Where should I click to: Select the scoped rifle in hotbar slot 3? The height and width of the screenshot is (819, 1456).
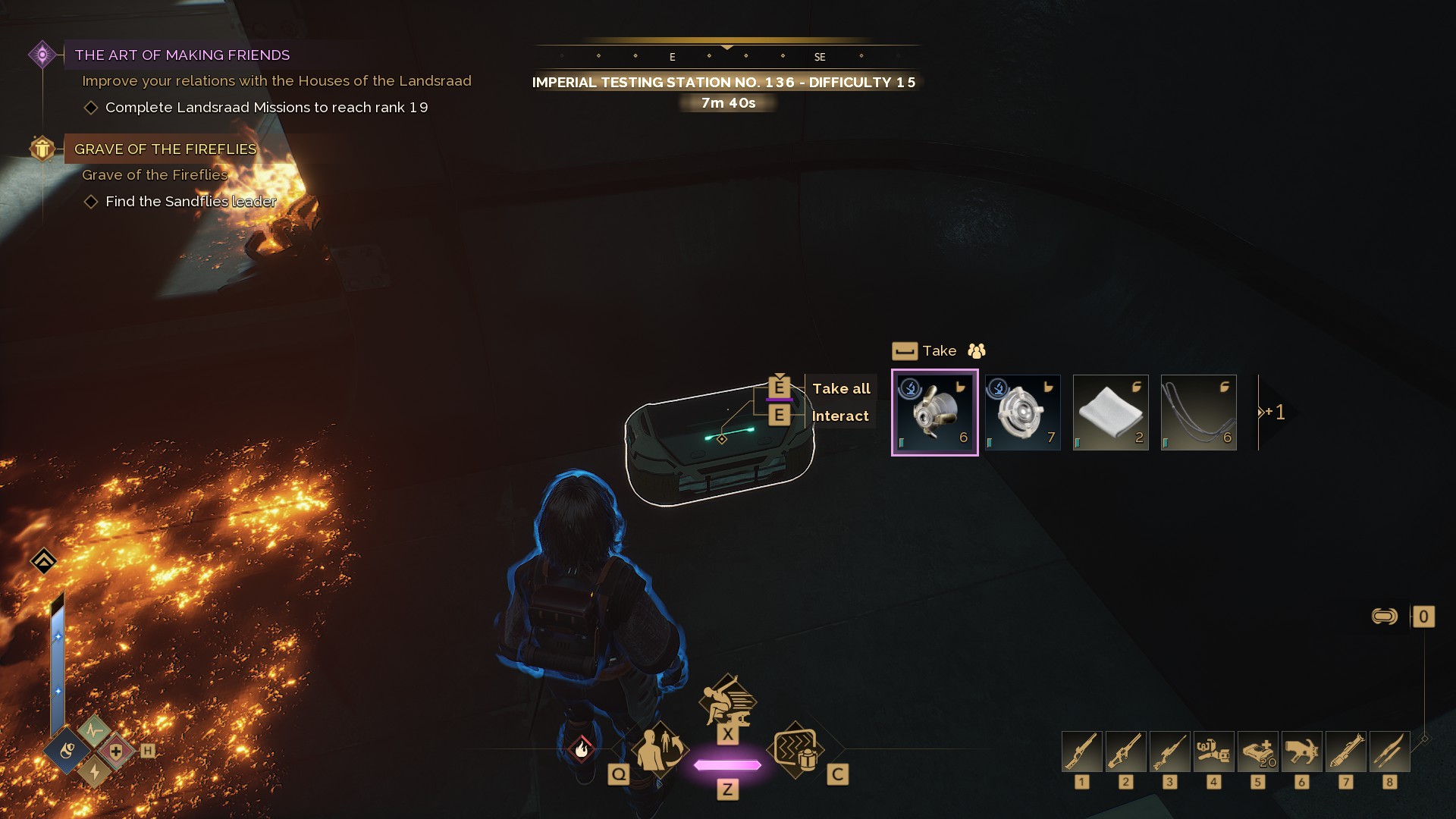click(x=1169, y=752)
